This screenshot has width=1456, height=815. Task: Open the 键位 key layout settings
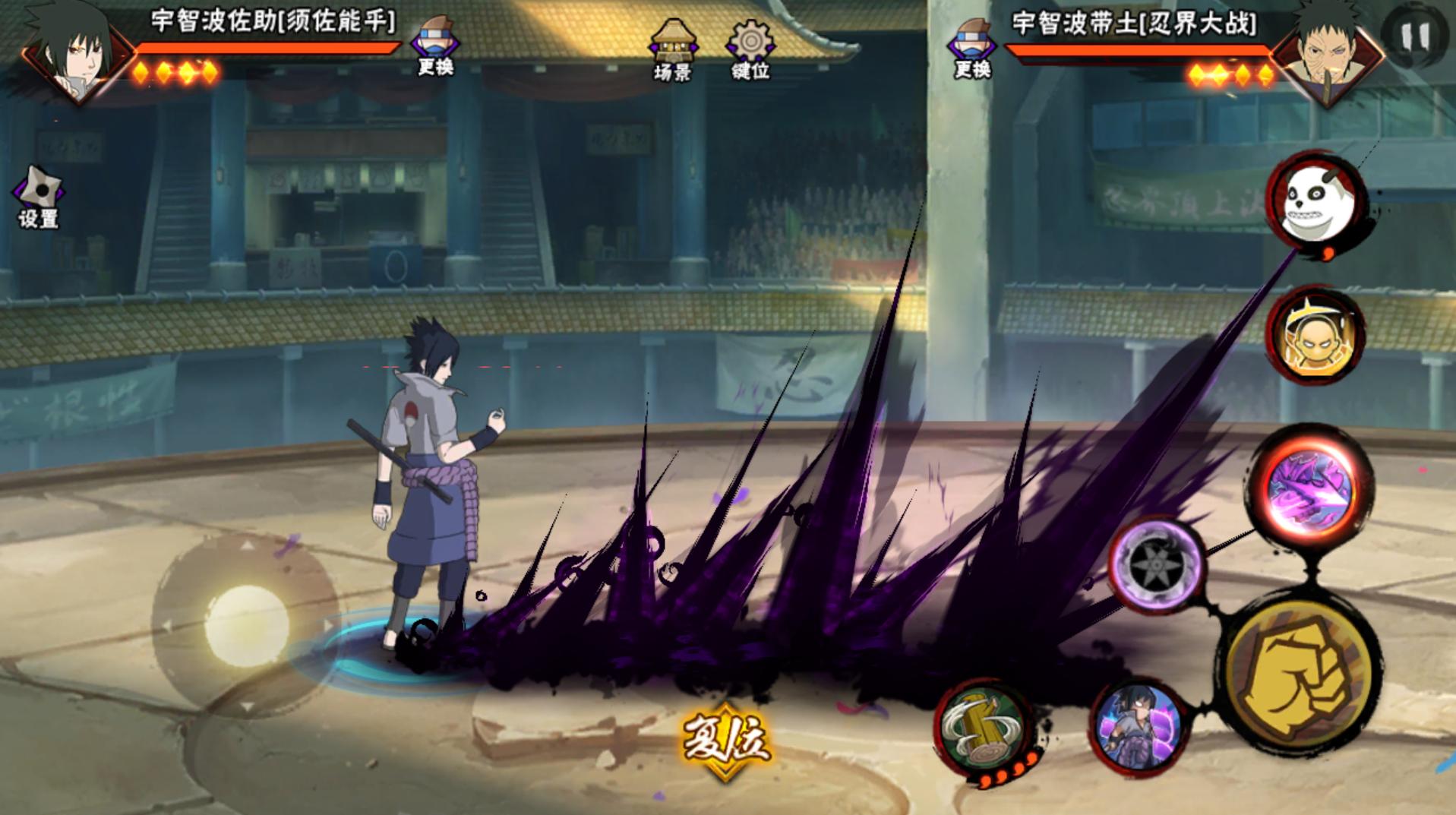click(x=750, y=50)
